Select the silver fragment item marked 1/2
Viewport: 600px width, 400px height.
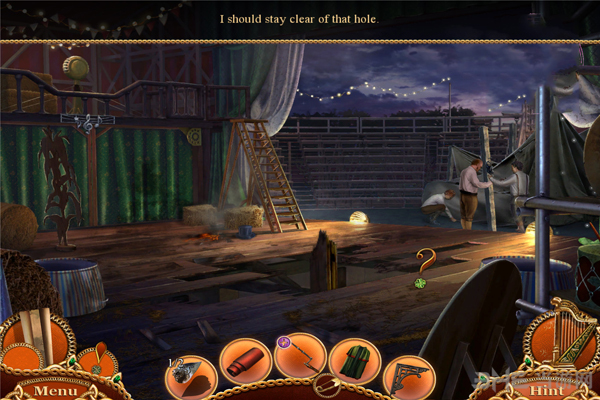(190, 375)
